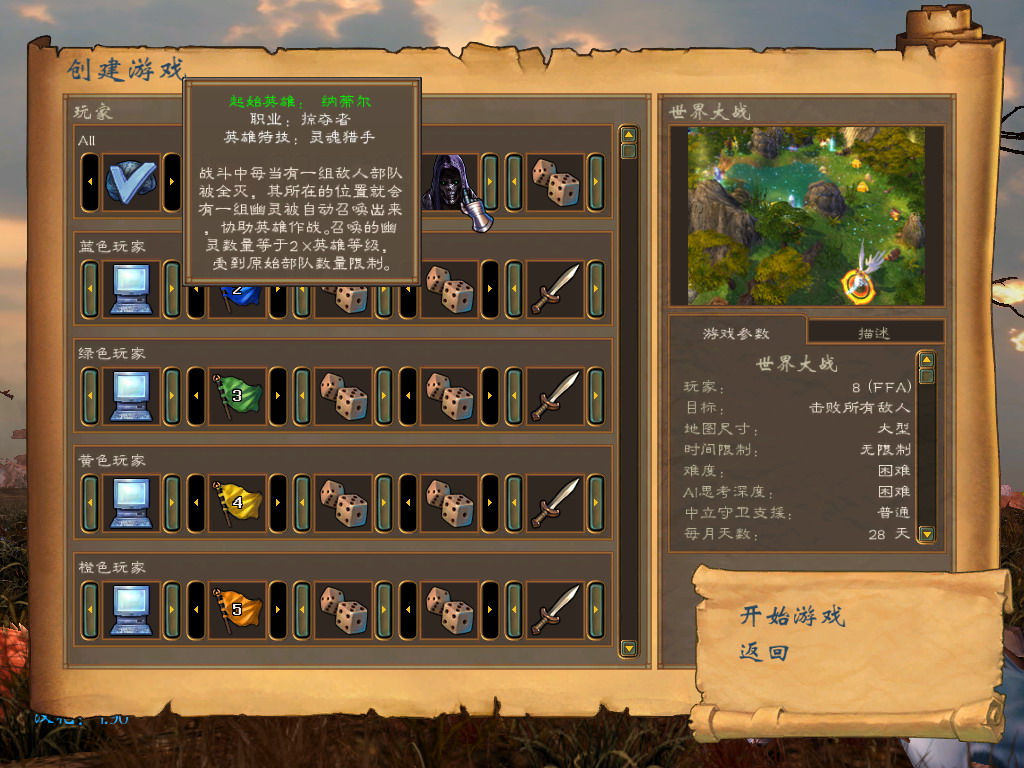1024x768 pixels.
Task: Click the blue player's computer icon
Action: click(x=131, y=289)
